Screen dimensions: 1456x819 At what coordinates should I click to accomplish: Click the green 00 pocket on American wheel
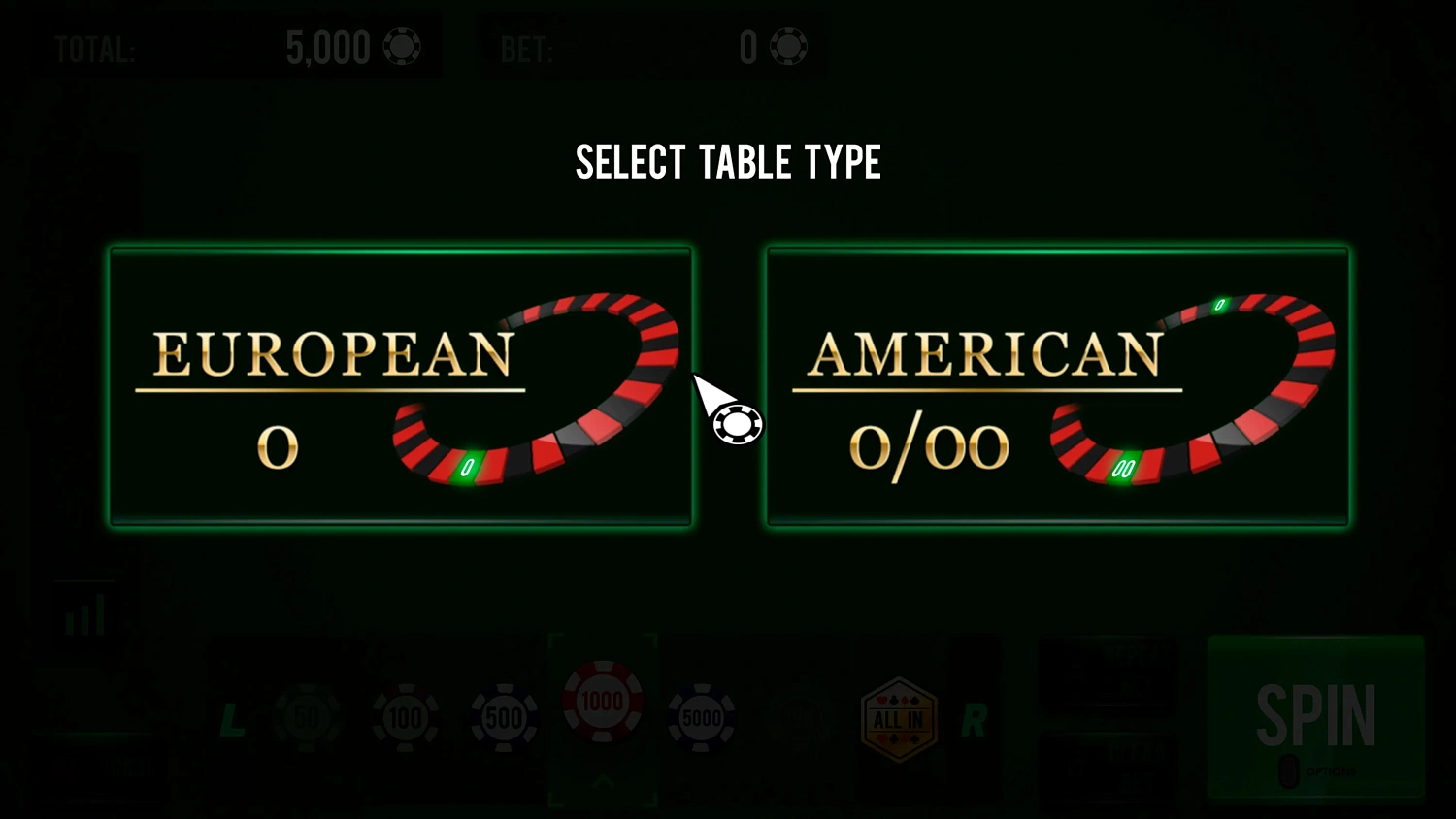point(1125,467)
